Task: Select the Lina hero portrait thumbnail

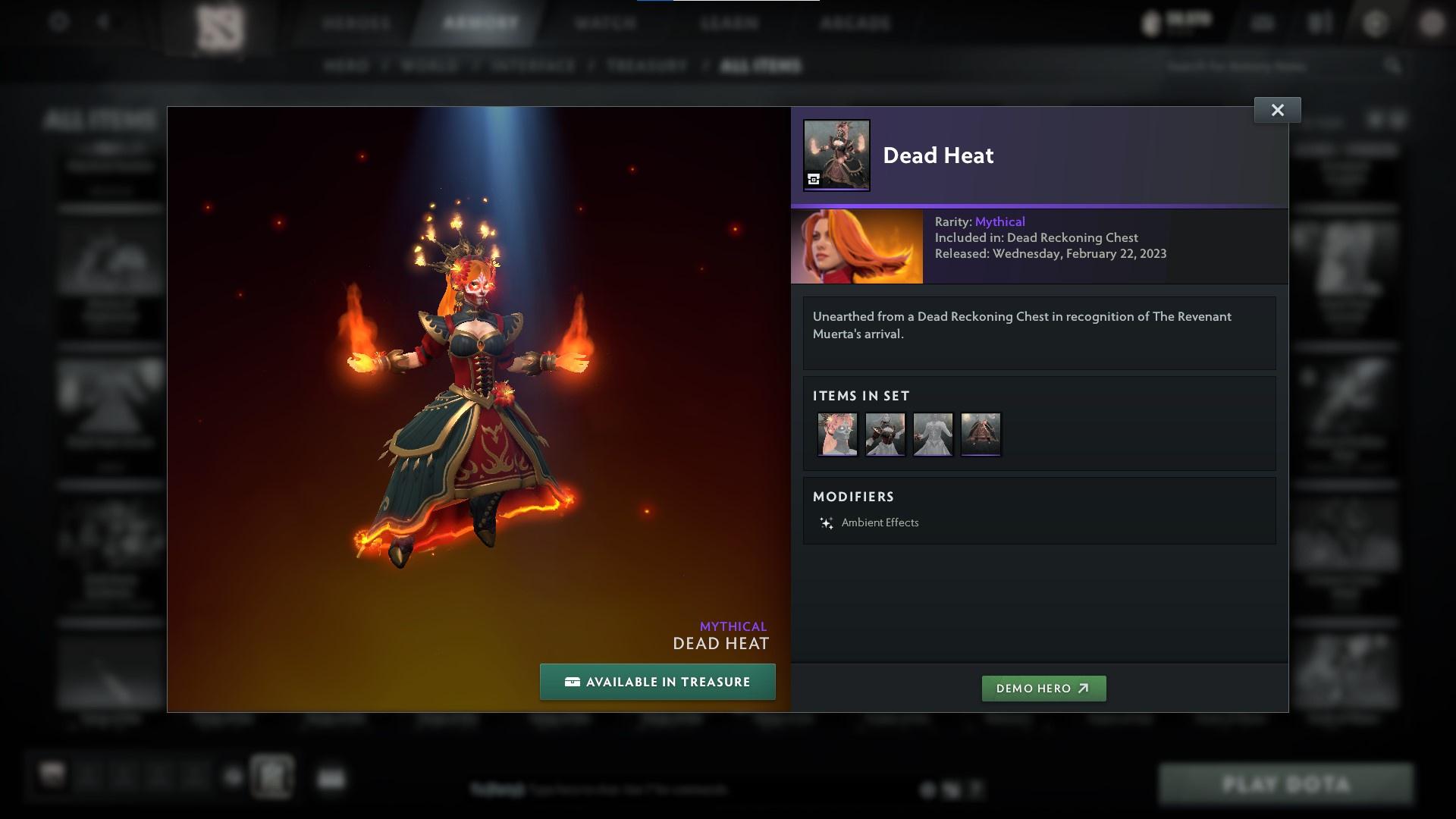Action: coord(856,246)
